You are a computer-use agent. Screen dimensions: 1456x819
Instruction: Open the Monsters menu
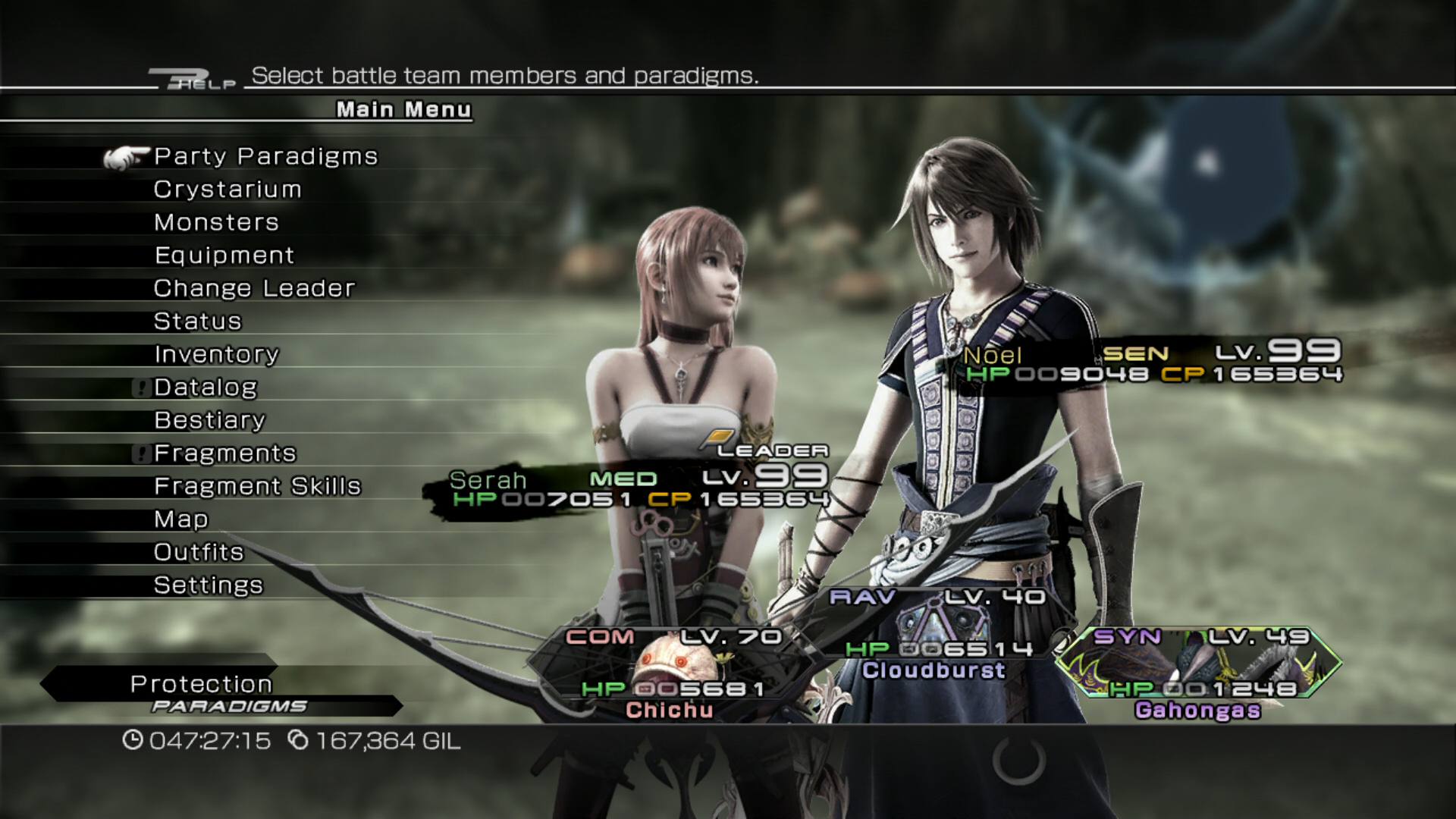216,223
